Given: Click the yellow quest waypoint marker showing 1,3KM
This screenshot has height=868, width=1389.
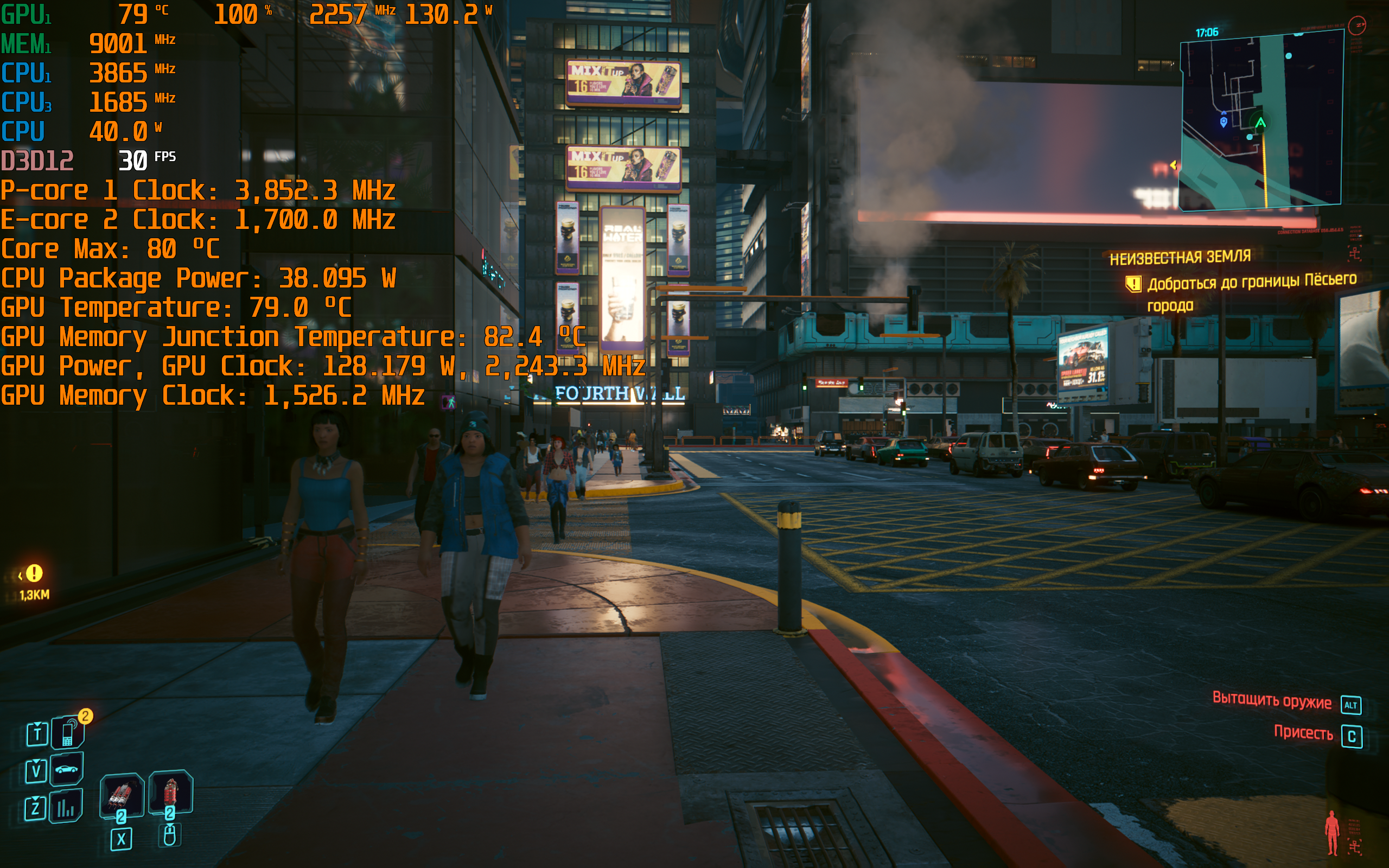Looking at the screenshot, I should tap(34, 573).
